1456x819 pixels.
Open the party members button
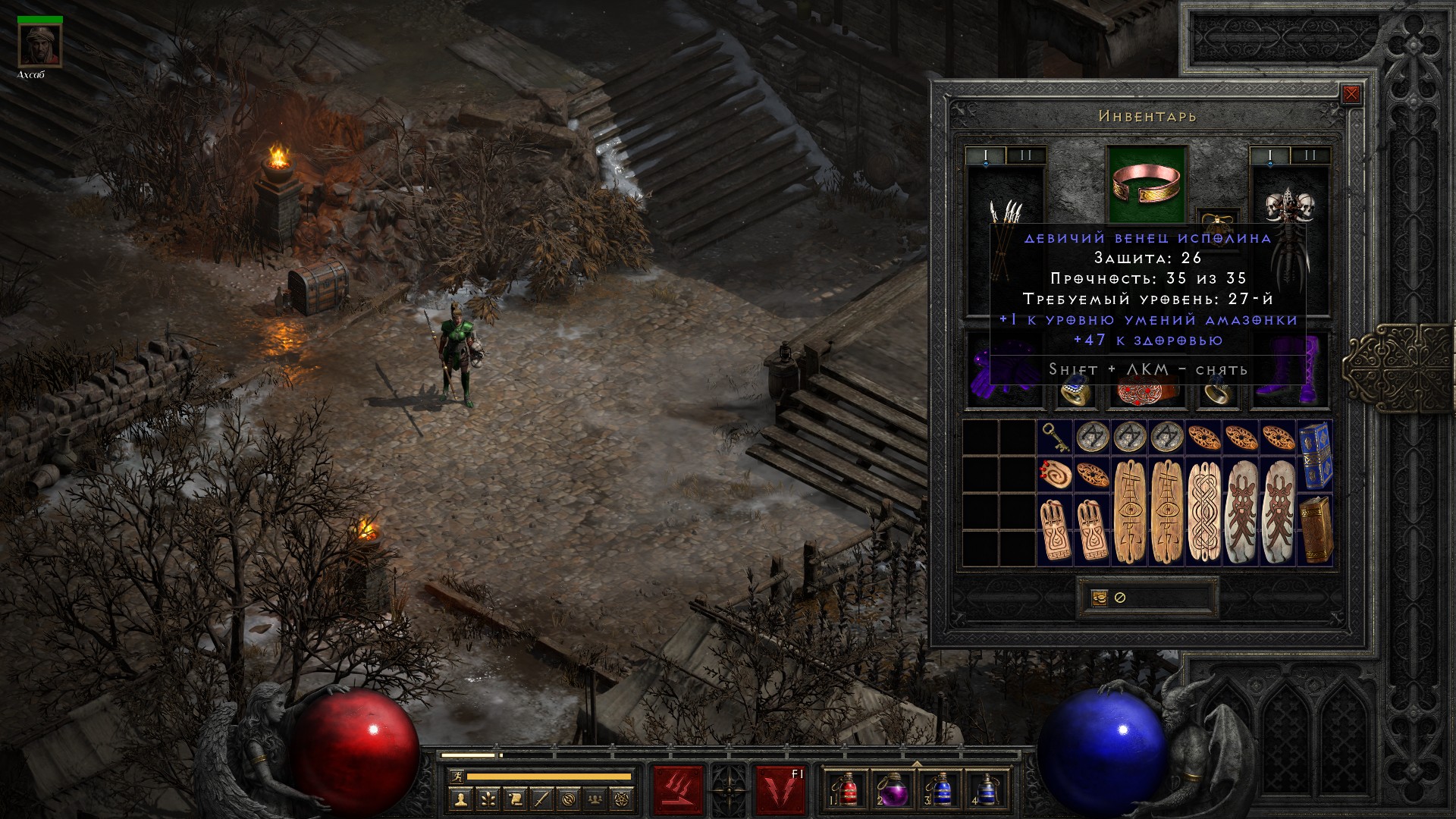(x=596, y=799)
